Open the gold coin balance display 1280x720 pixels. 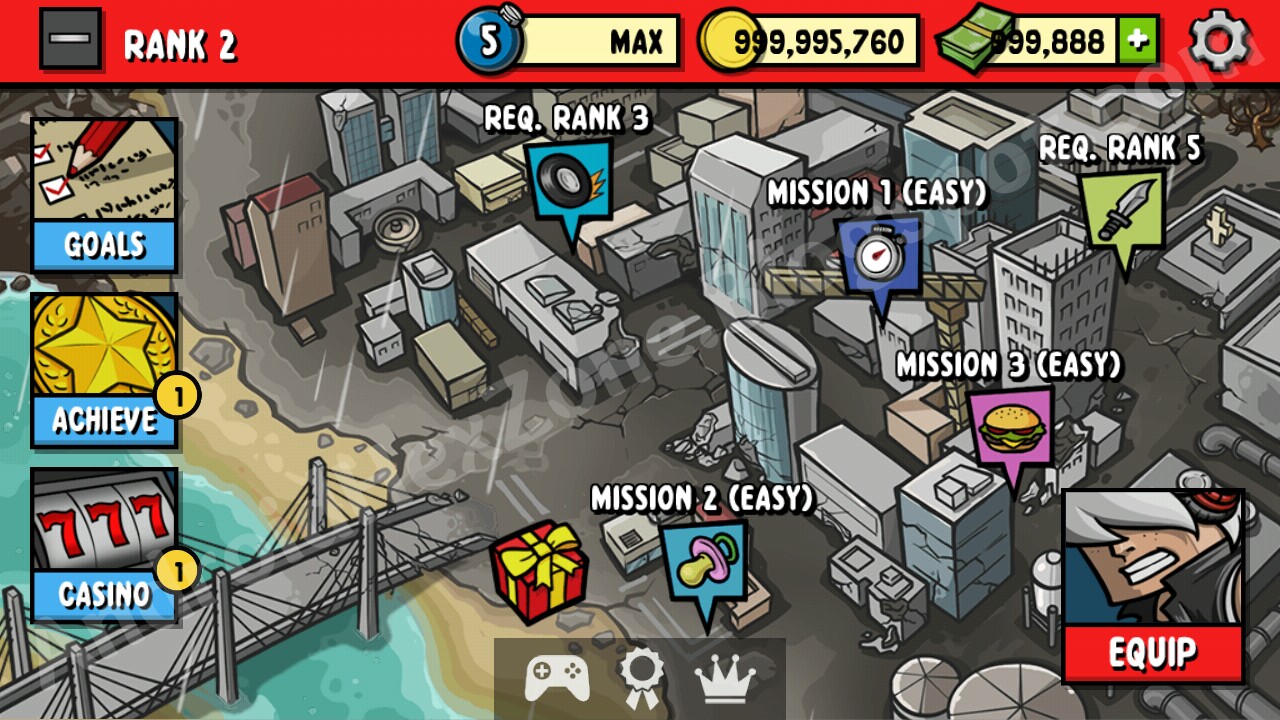tap(810, 41)
